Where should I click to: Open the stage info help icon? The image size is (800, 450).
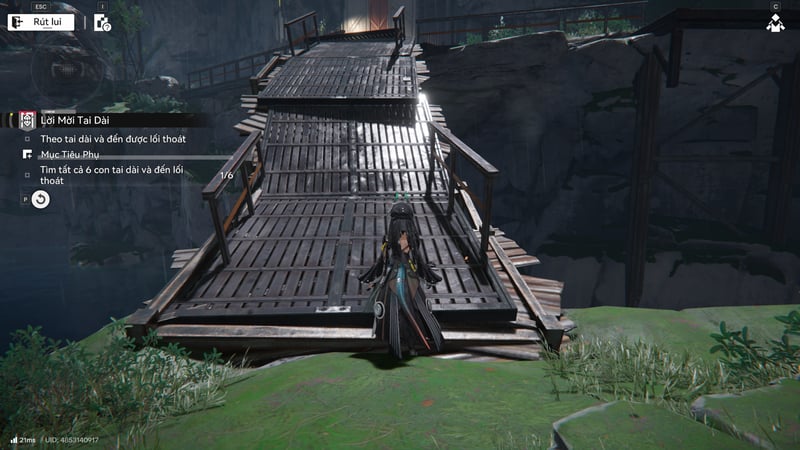click(102, 22)
